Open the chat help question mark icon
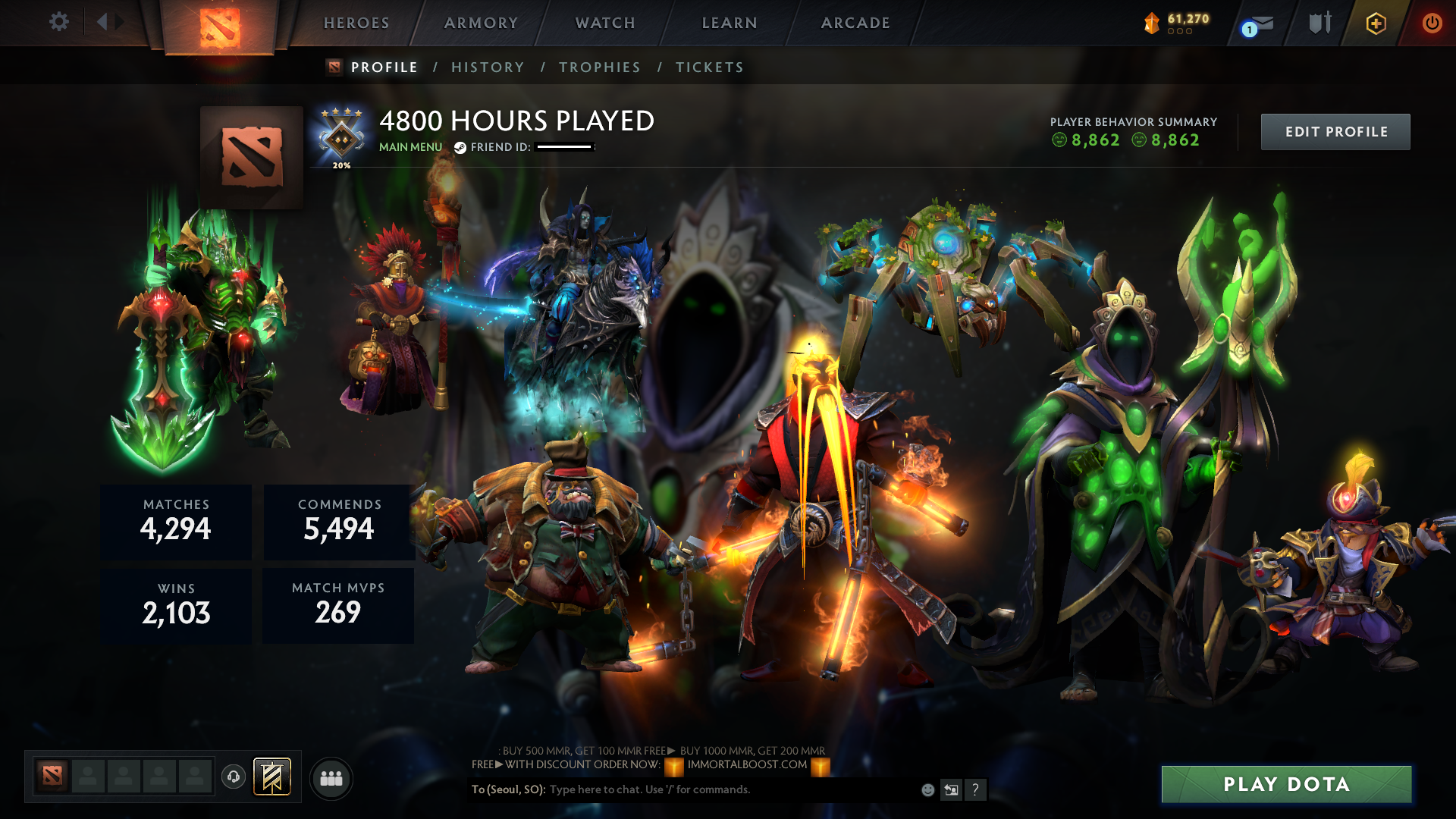Viewport: 1456px width, 819px height. pos(976,789)
